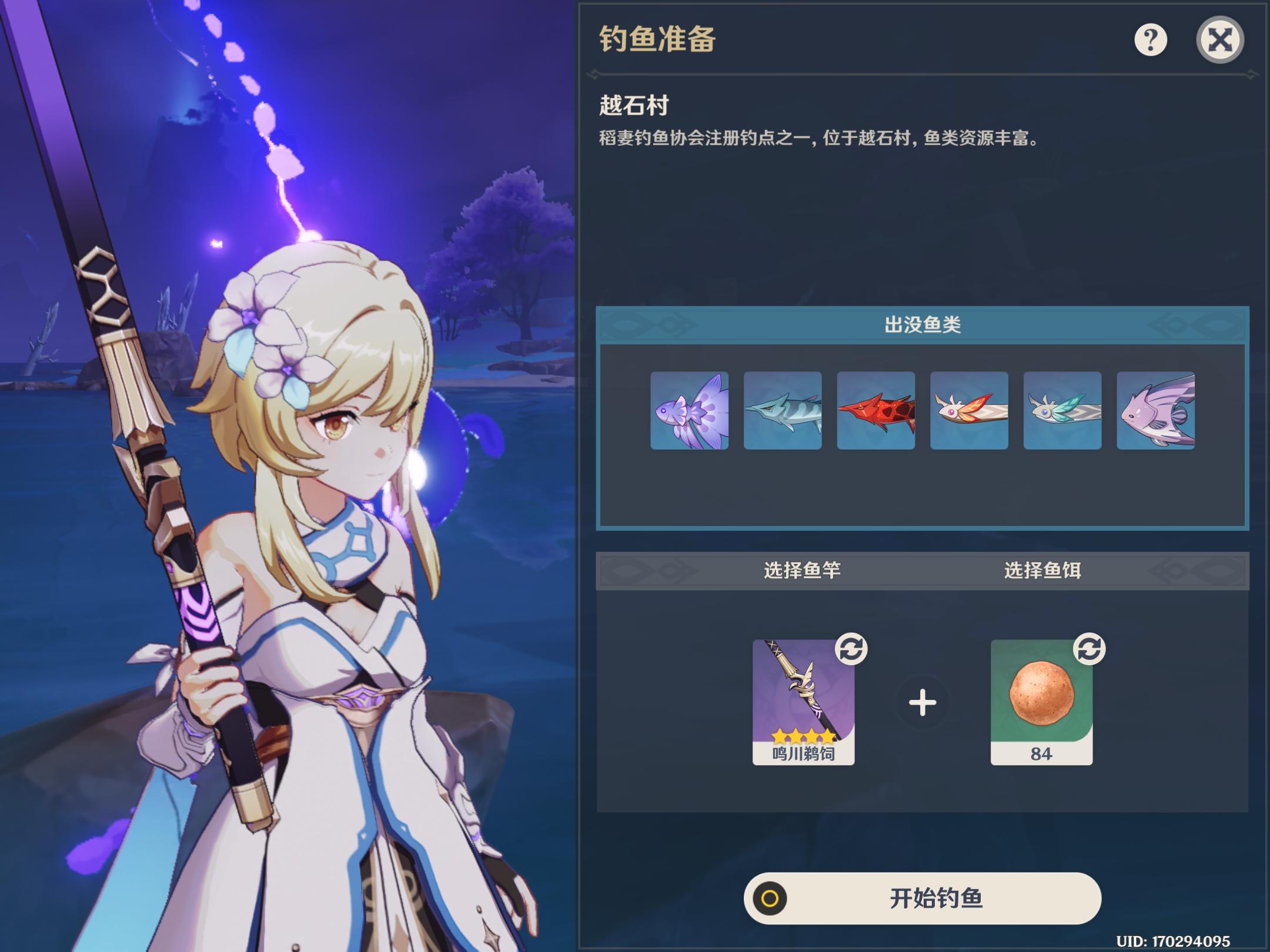Inspect the purple fan-tailed fish icon

pyautogui.click(x=689, y=410)
